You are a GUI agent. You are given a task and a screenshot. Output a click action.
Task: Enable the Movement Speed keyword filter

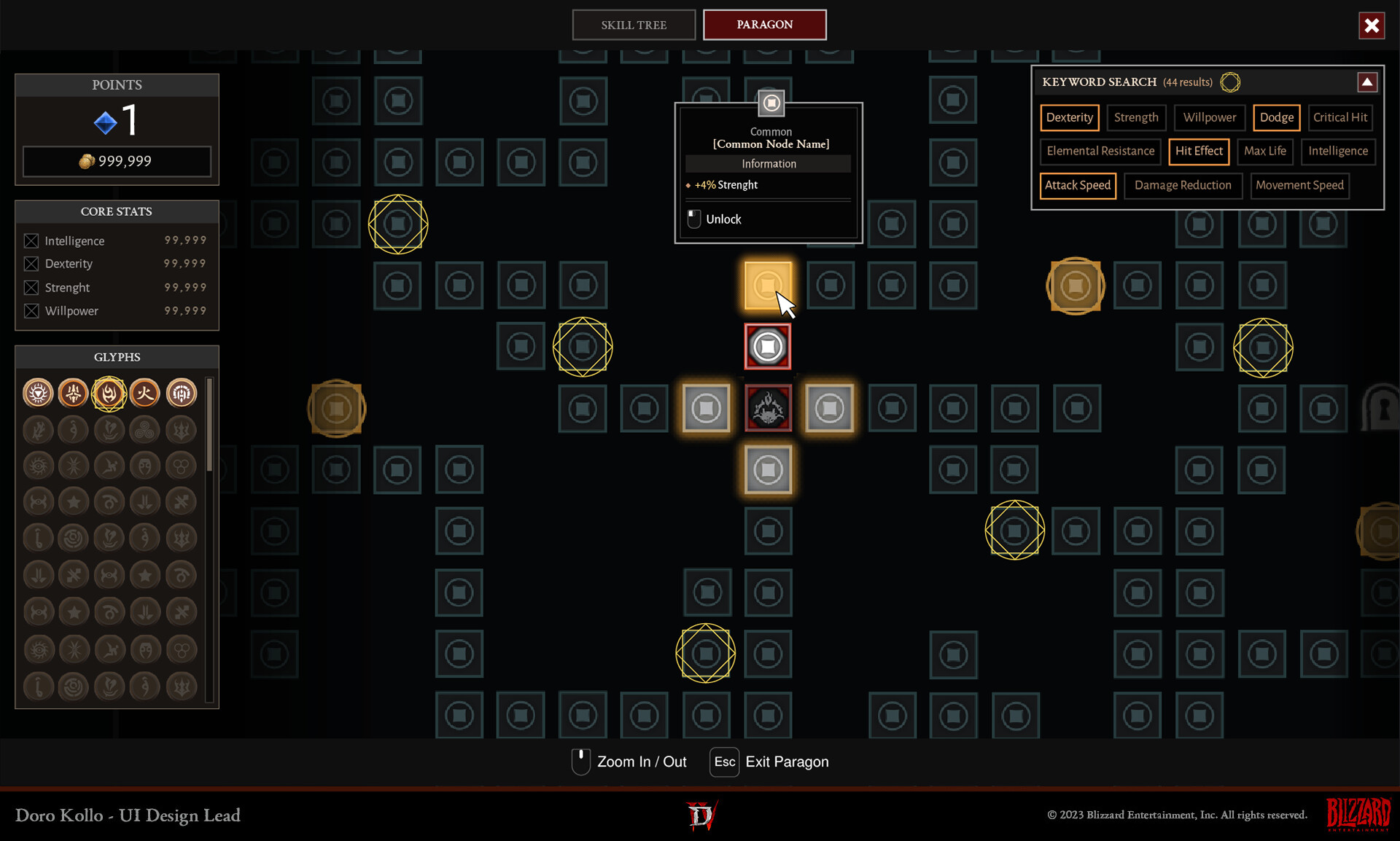click(x=1299, y=185)
